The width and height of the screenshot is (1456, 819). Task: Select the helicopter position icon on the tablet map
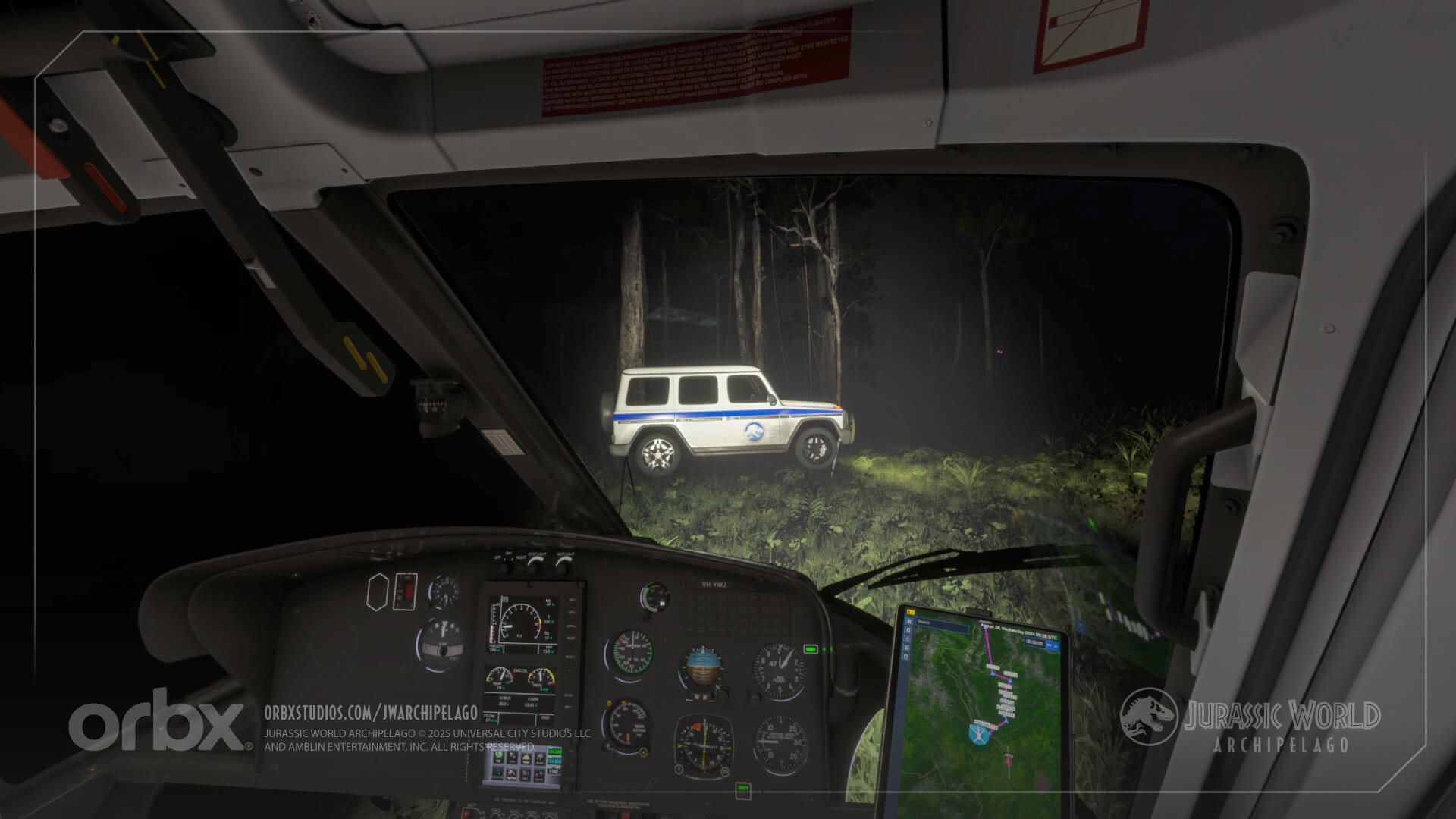click(978, 736)
